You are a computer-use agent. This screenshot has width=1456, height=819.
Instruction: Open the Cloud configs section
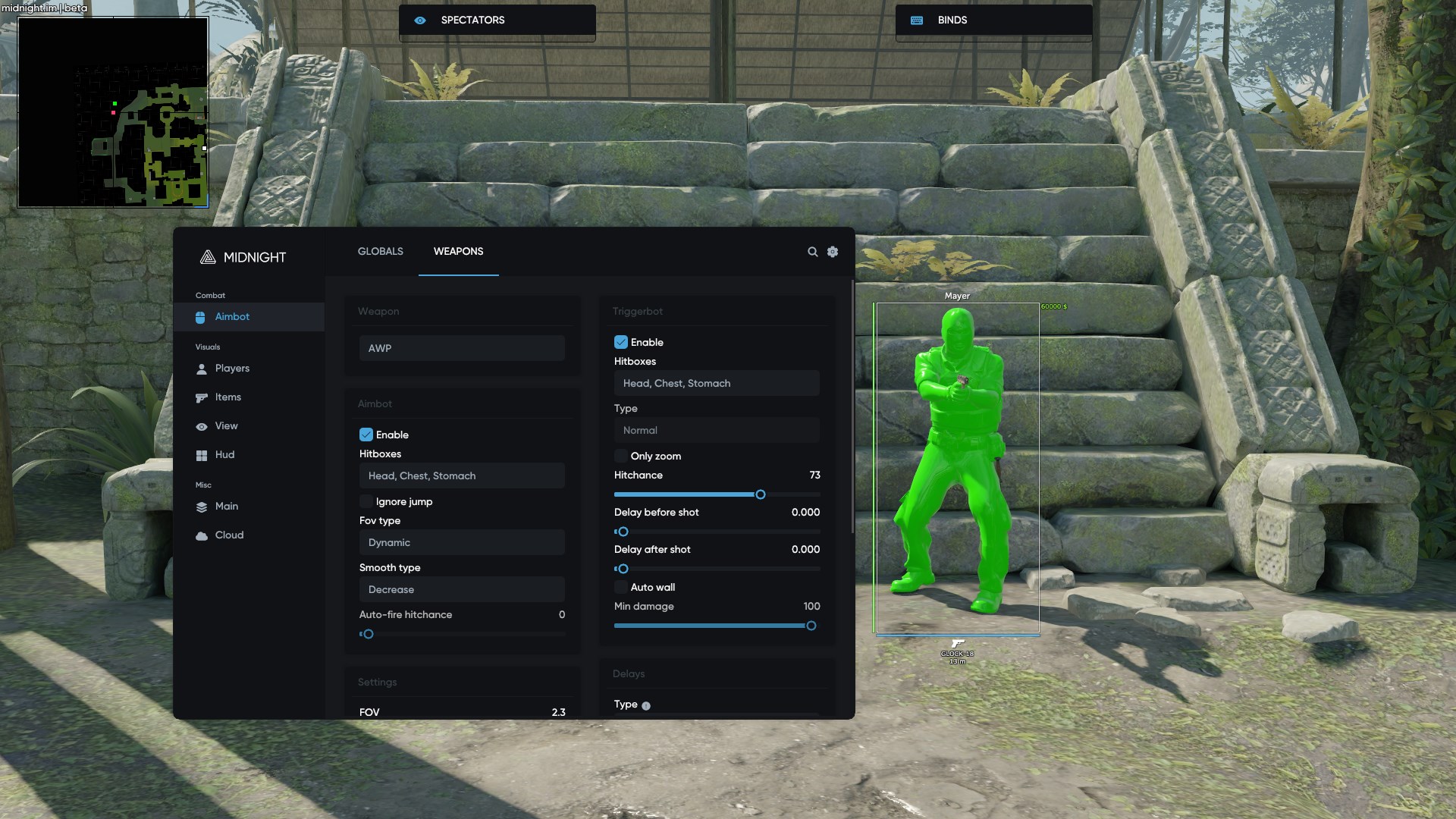pos(229,535)
